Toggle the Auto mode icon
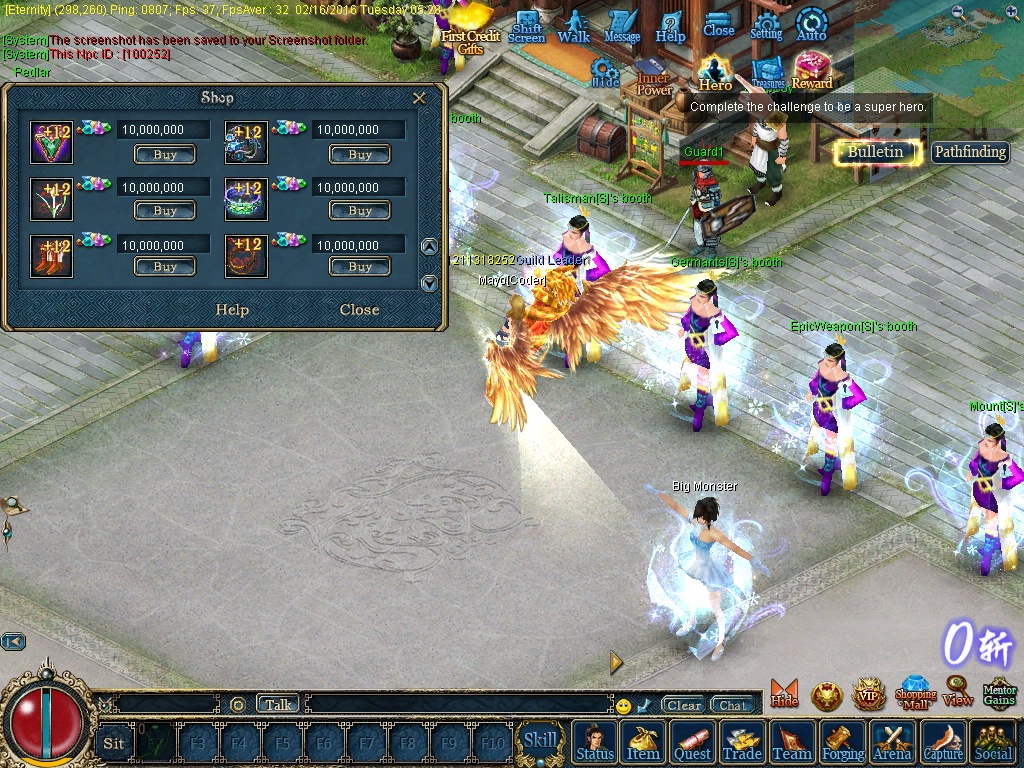 click(x=811, y=27)
